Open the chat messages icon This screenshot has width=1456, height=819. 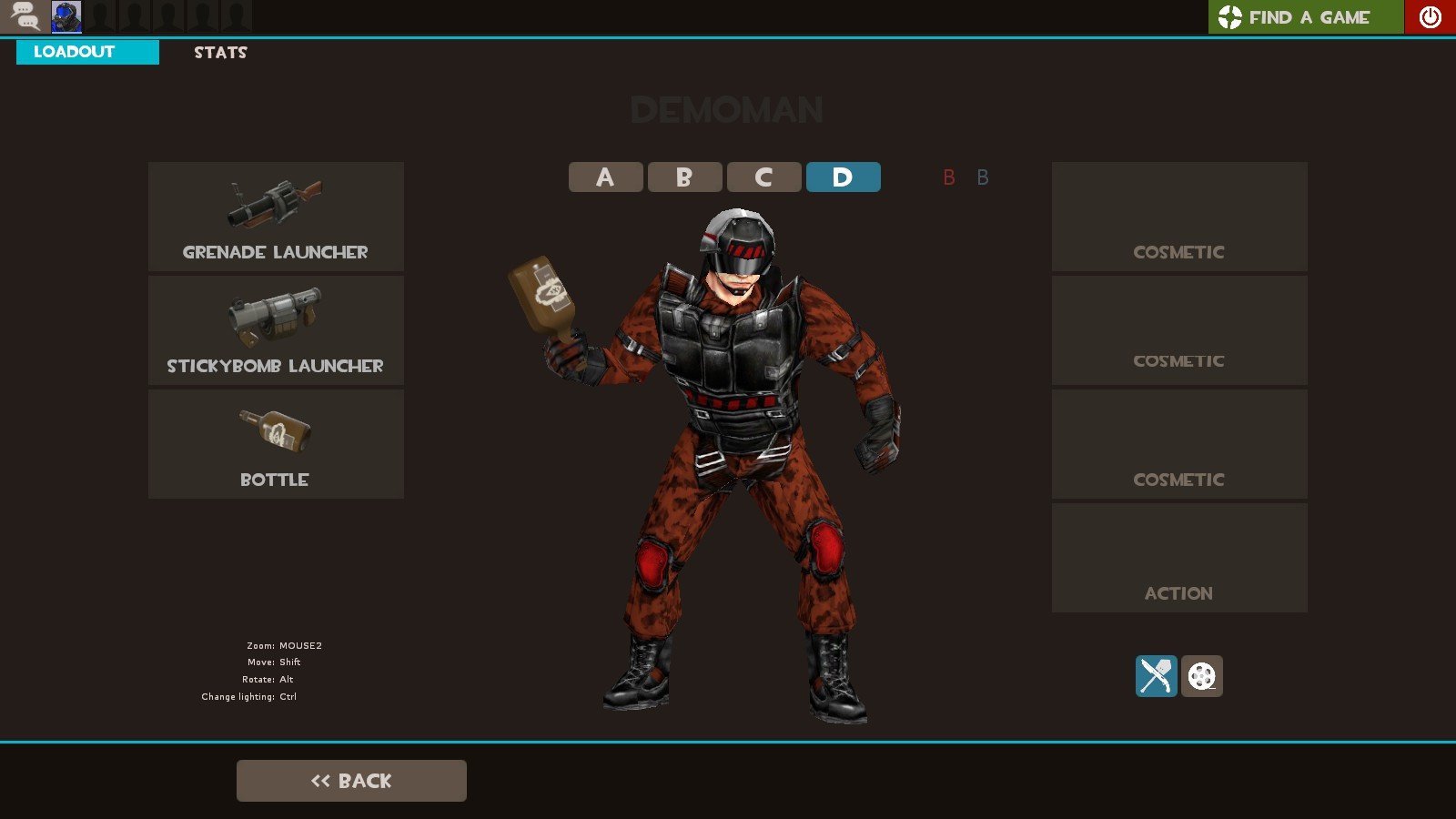point(25,15)
